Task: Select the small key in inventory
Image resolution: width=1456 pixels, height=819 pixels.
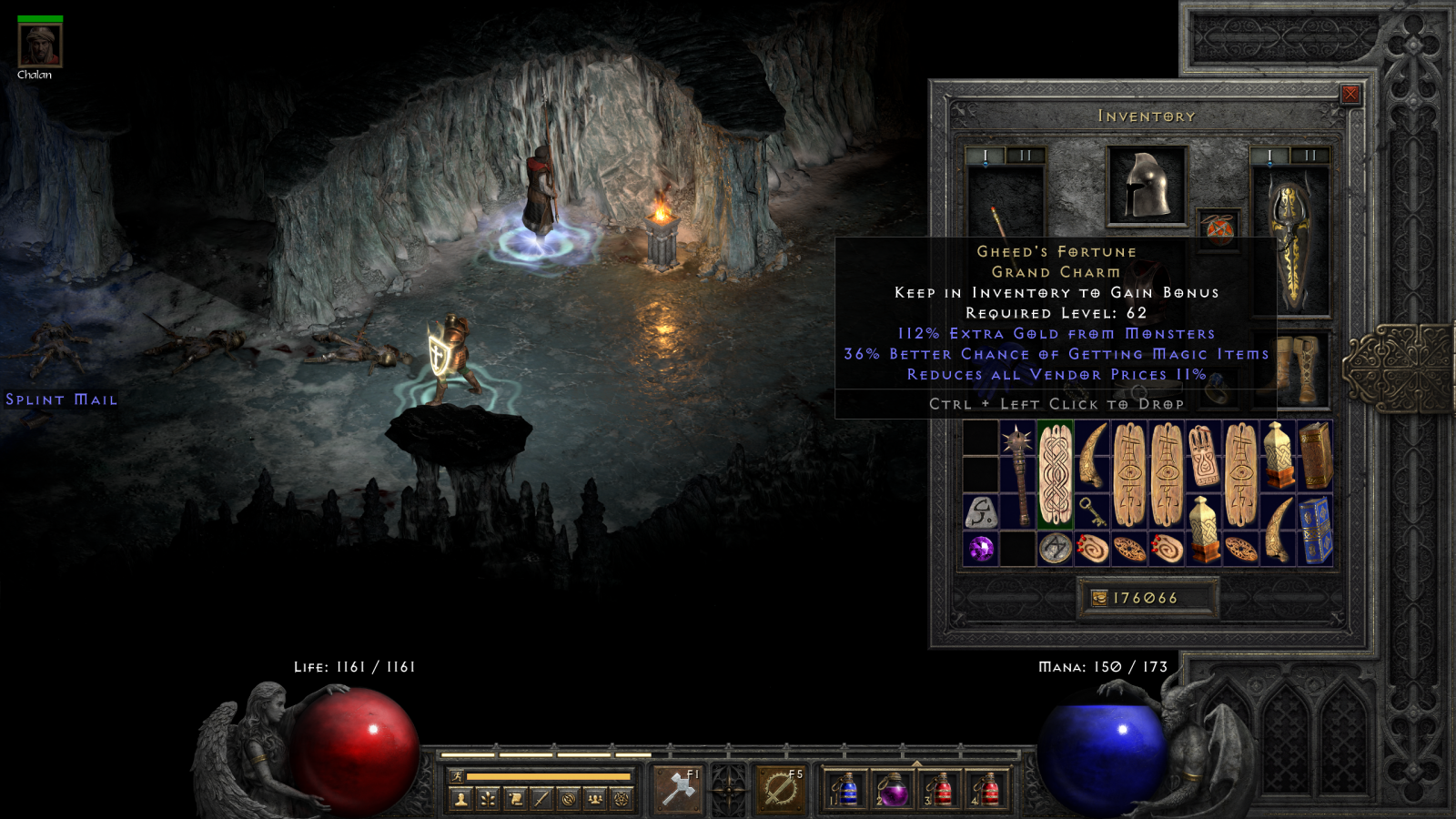Action: (x=1092, y=511)
